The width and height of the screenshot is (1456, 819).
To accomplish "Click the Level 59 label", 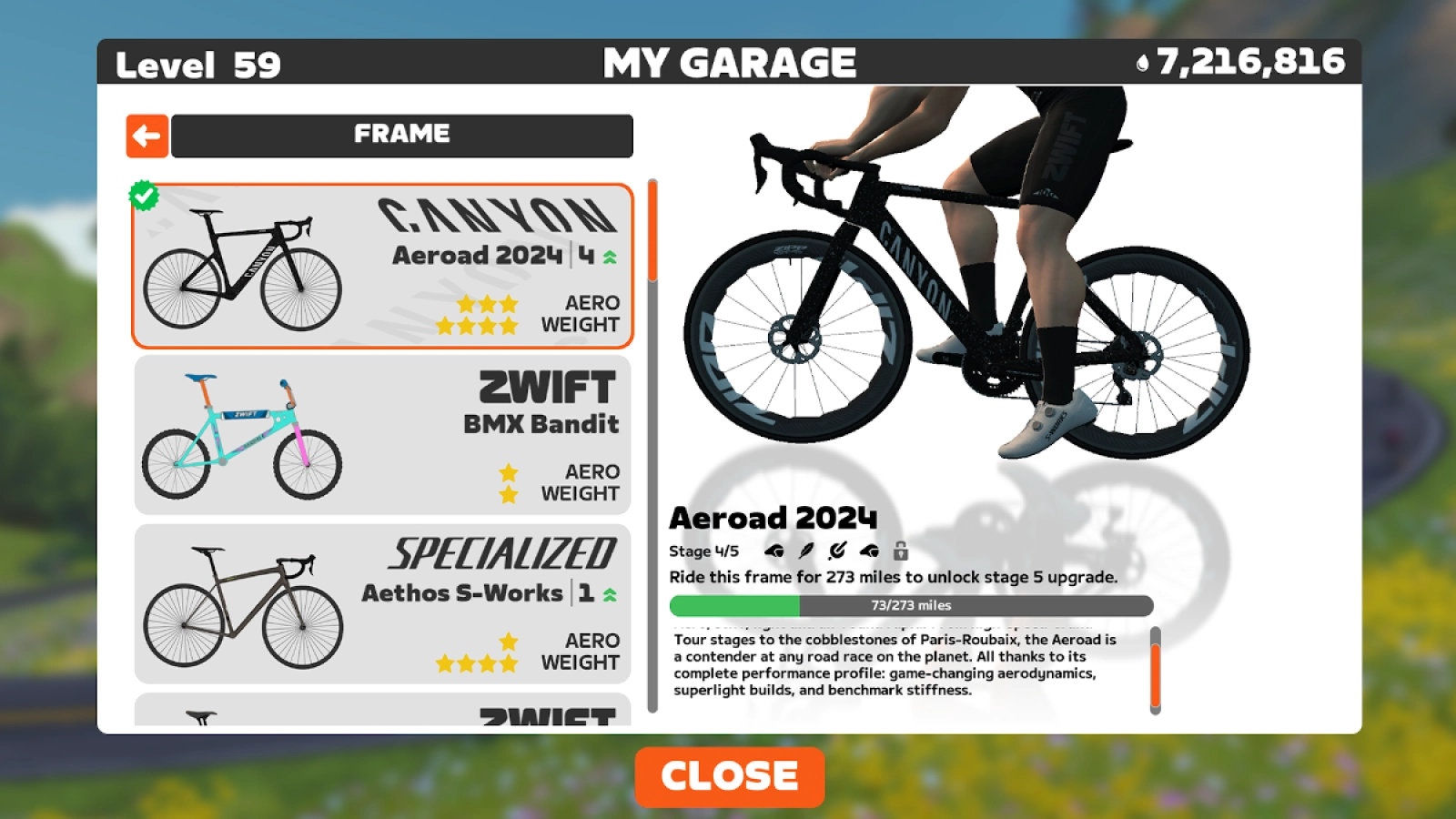I will (x=198, y=63).
